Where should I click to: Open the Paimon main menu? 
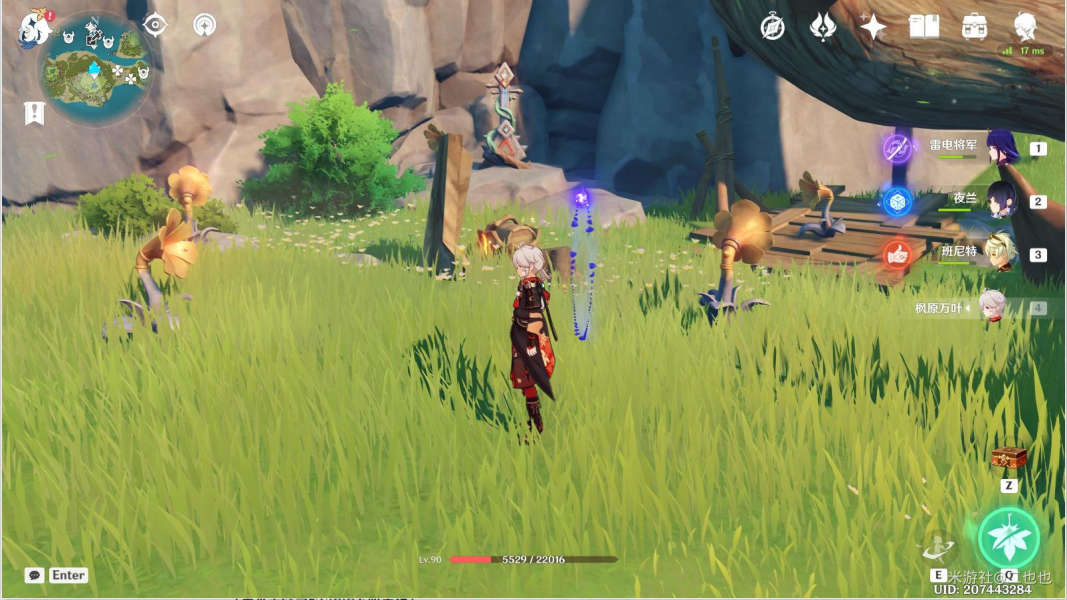pyautogui.click(x=33, y=28)
